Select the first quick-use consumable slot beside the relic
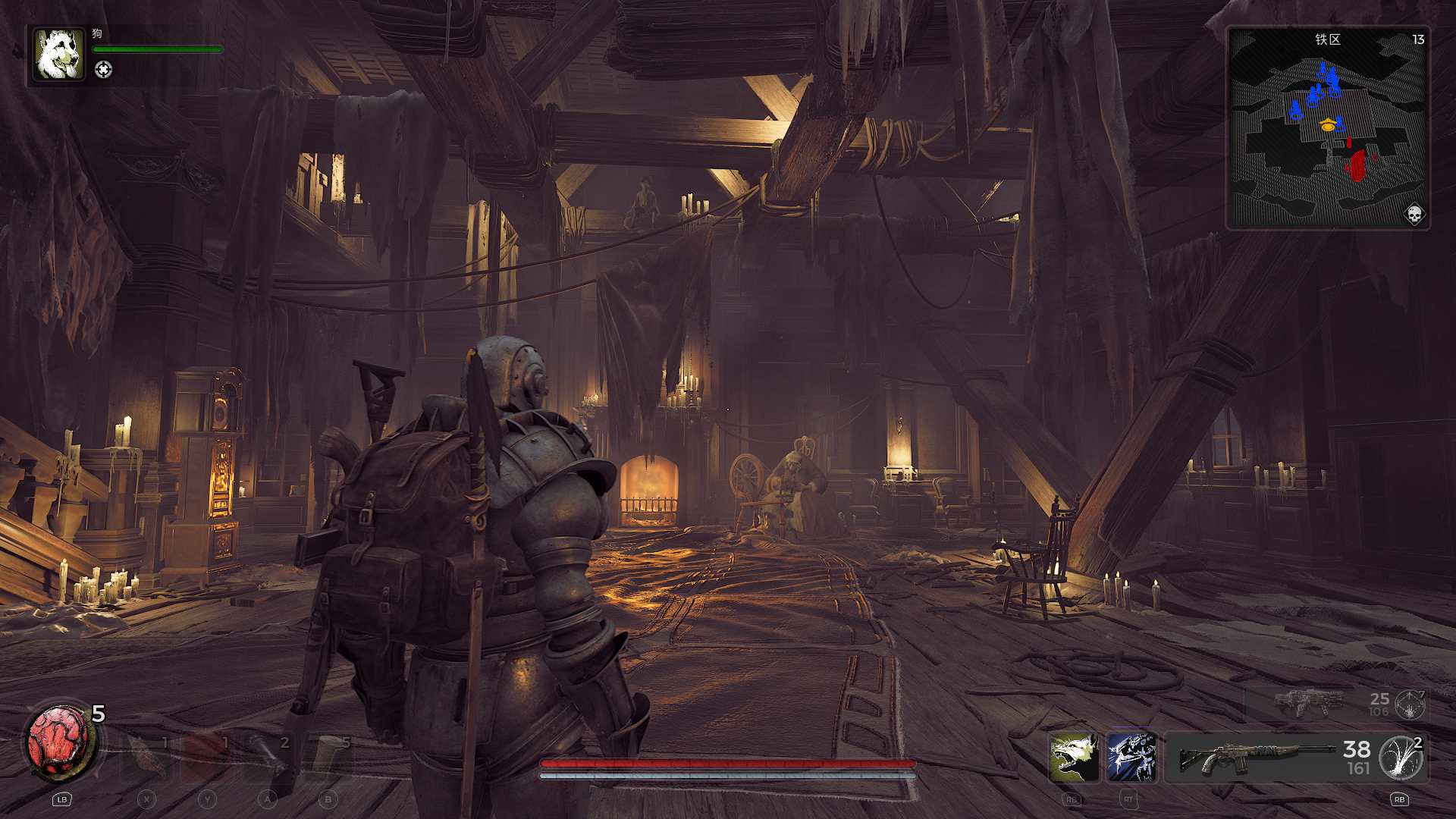Viewport: 1456px width, 819px height. tap(146, 756)
